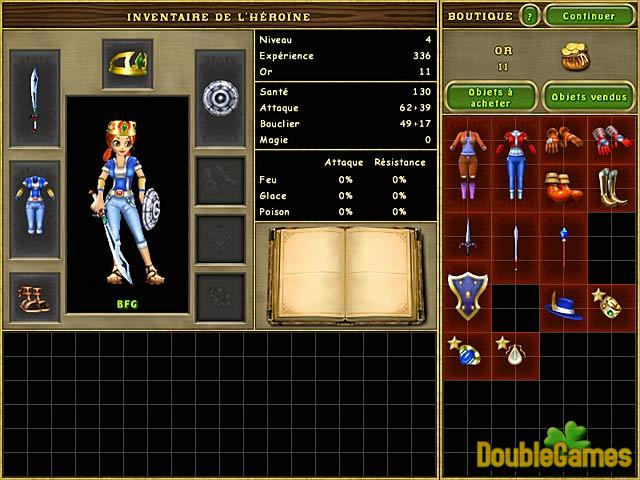This screenshot has height=480, width=640.
Task: Open the shop help question mark
Action: click(x=530, y=16)
